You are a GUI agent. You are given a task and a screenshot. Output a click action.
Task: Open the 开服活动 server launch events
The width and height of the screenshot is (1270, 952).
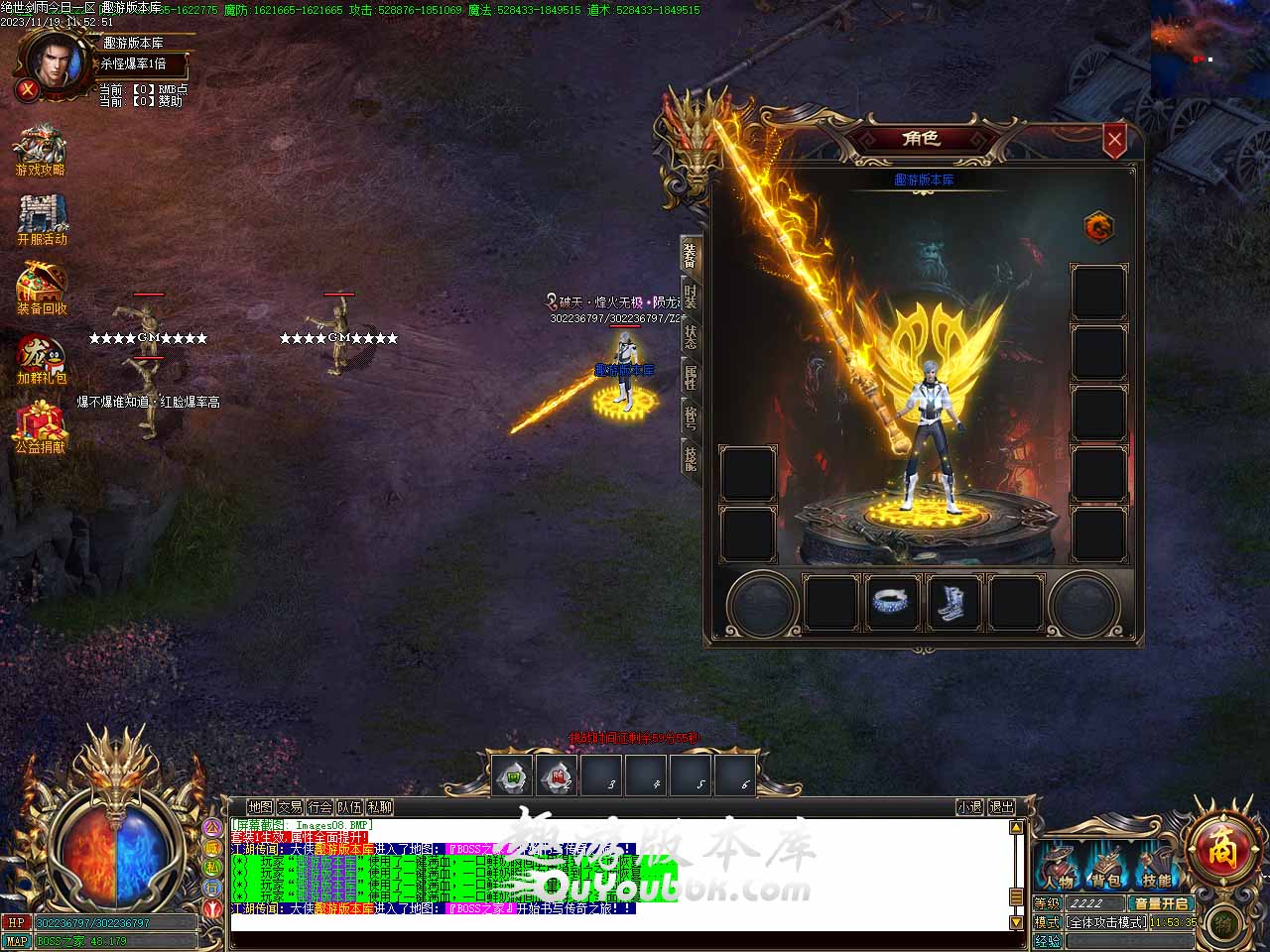42,220
